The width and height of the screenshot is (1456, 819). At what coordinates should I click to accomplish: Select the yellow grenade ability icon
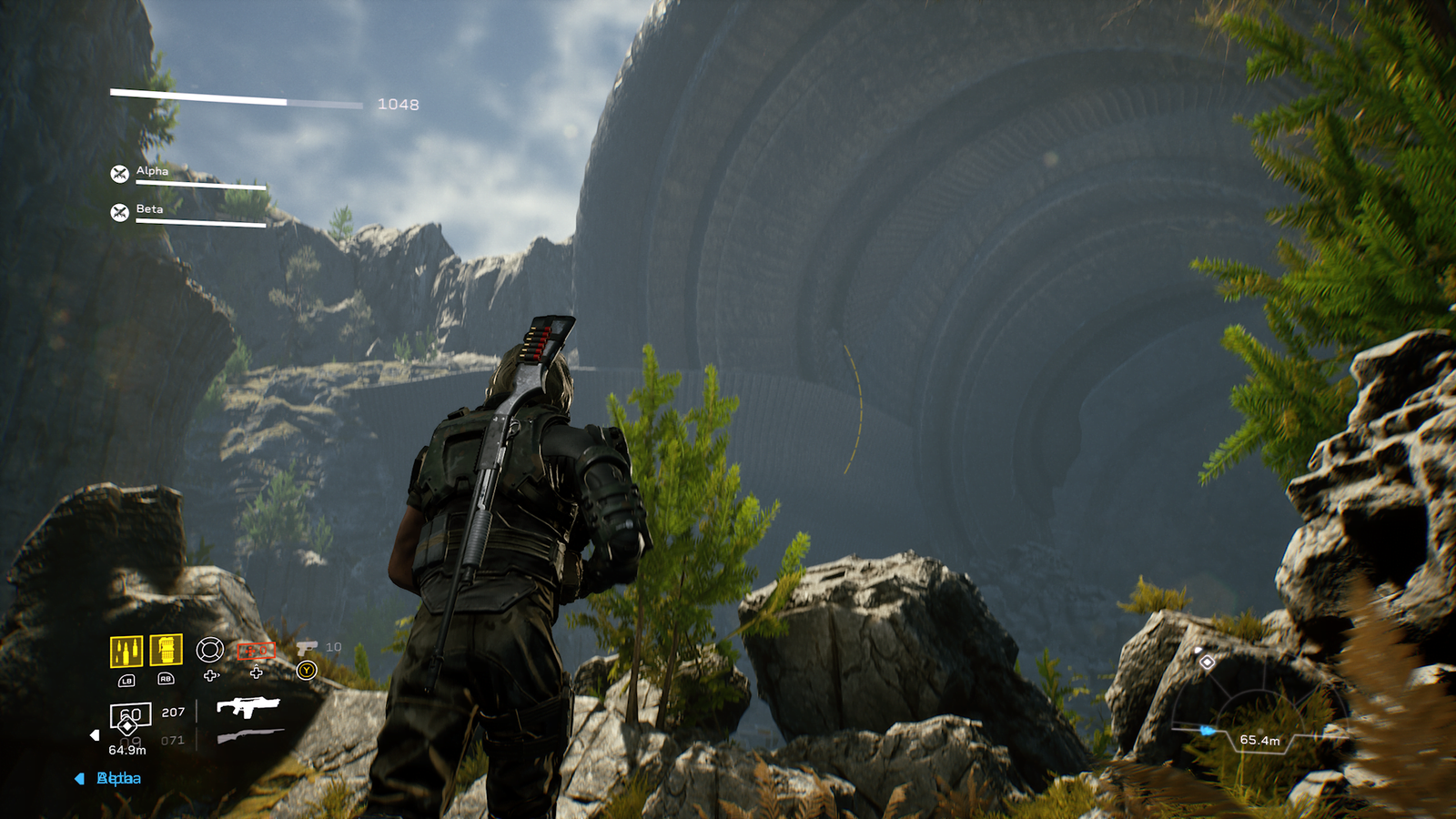click(166, 650)
